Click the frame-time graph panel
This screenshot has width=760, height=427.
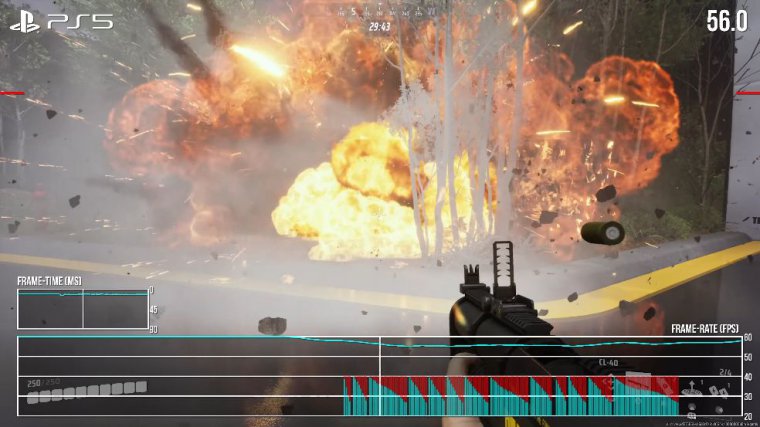[82, 309]
